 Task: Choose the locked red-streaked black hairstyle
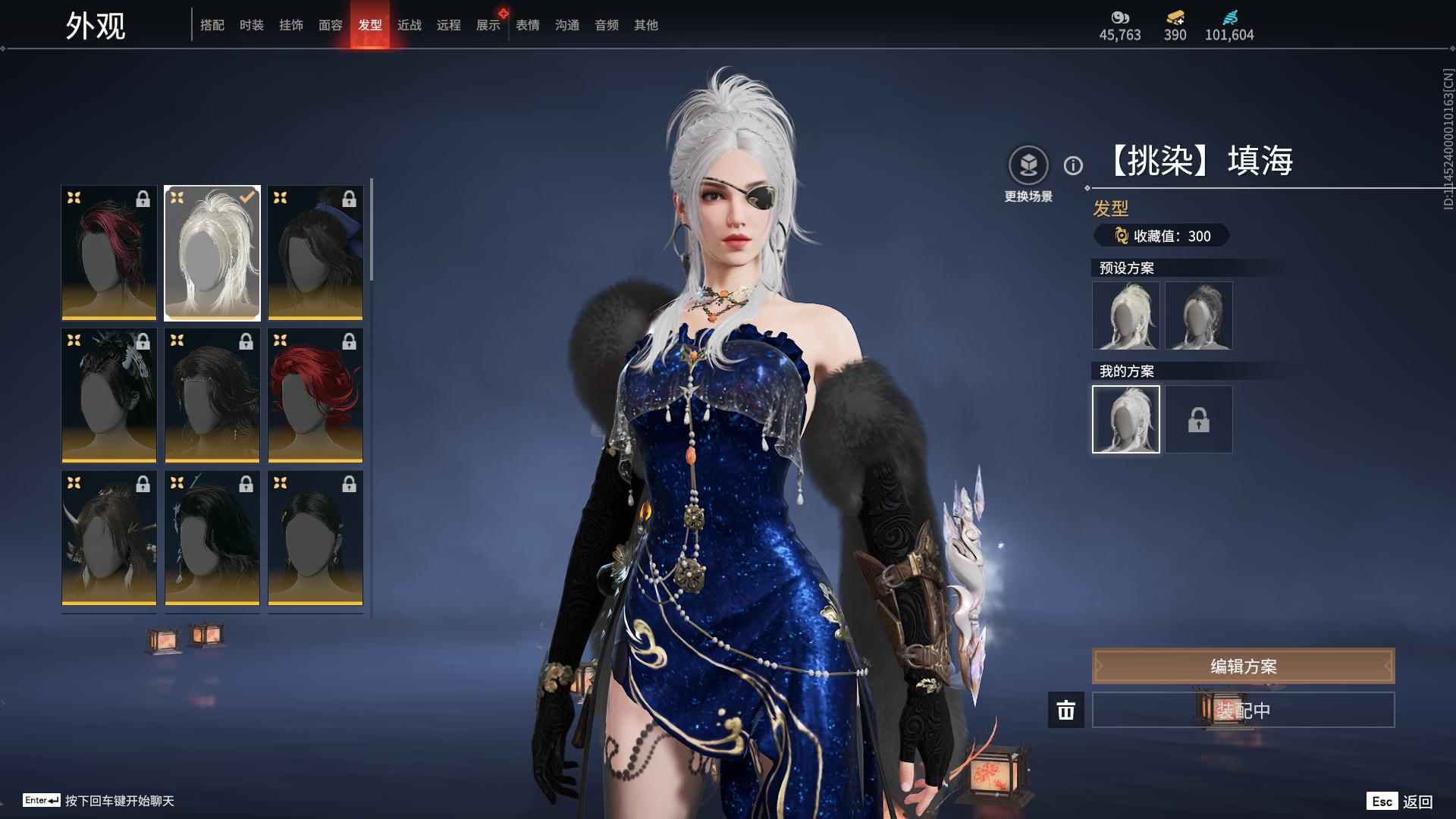(109, 253)
